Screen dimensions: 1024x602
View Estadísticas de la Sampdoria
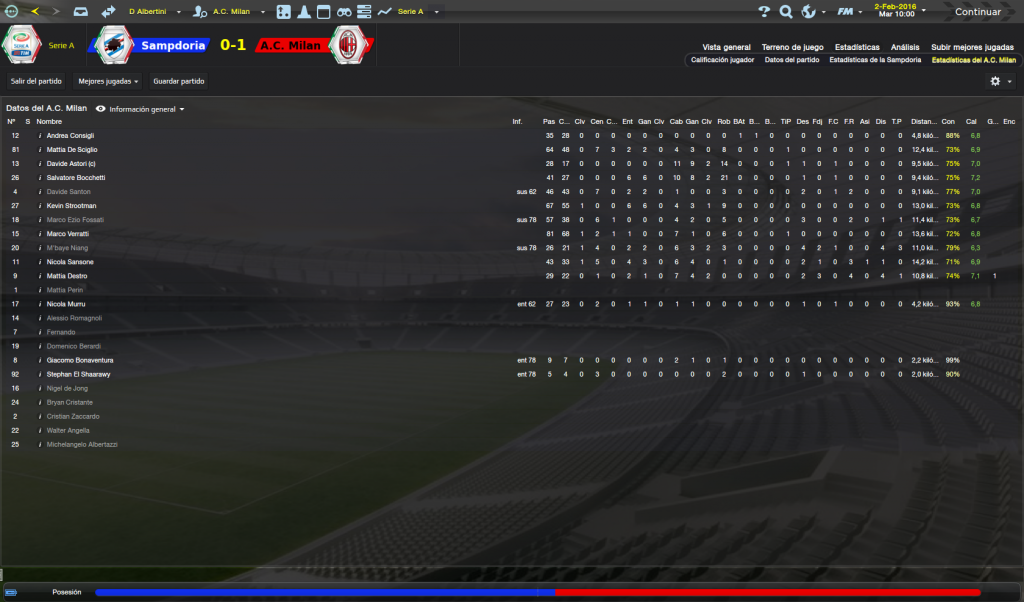click(875, 60)
